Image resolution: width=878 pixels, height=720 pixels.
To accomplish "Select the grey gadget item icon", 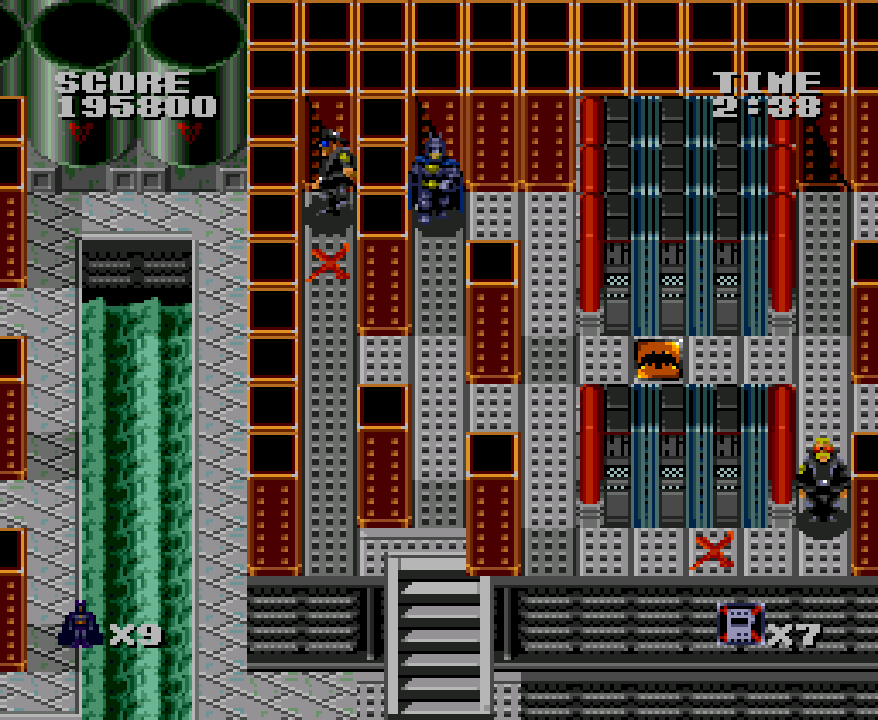I will click(741, 625).
